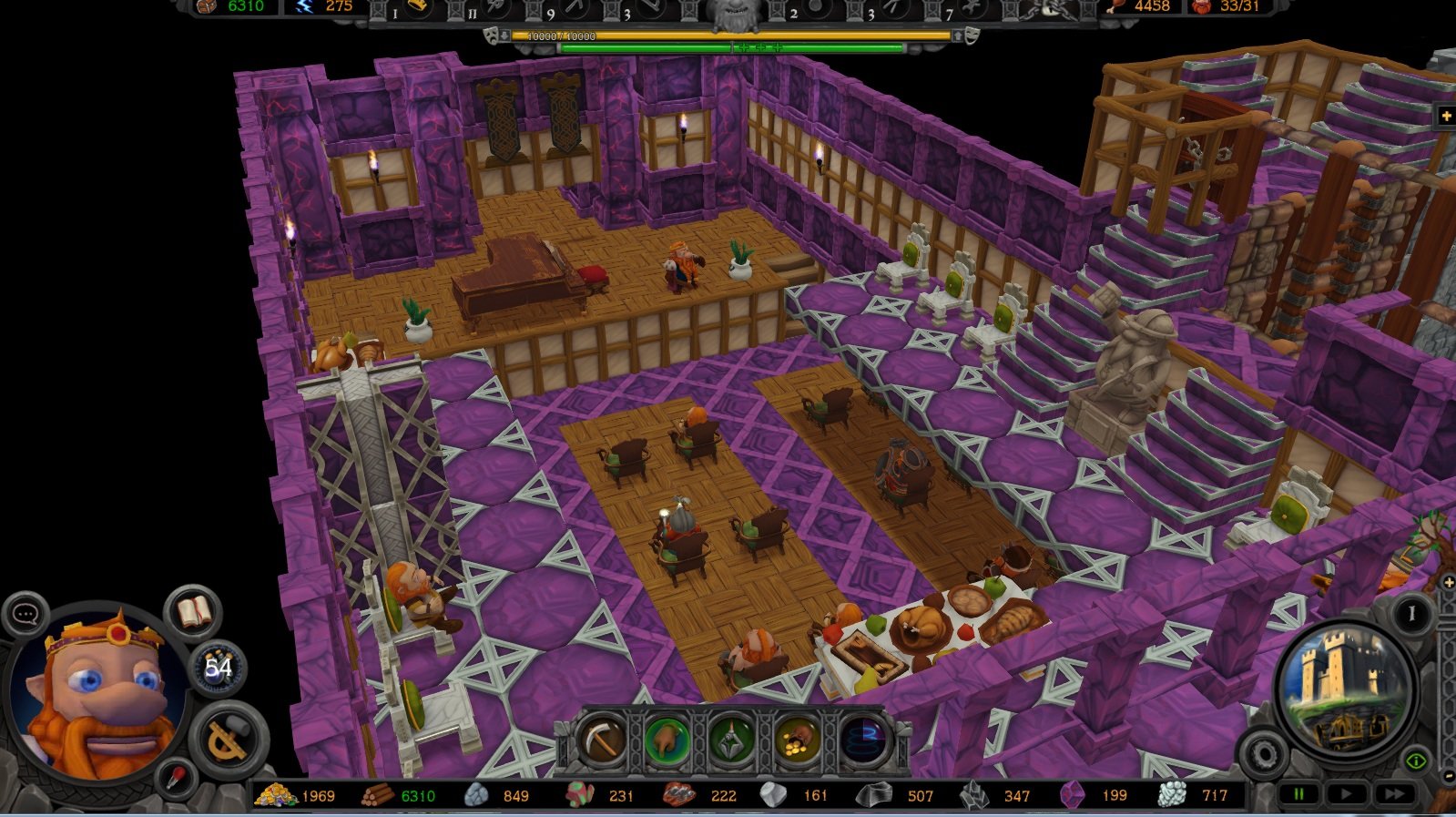The height and width of the screenshot is (817, 1456).
Task: Select the level I tab near the minimap
Action: [1412, 611]
